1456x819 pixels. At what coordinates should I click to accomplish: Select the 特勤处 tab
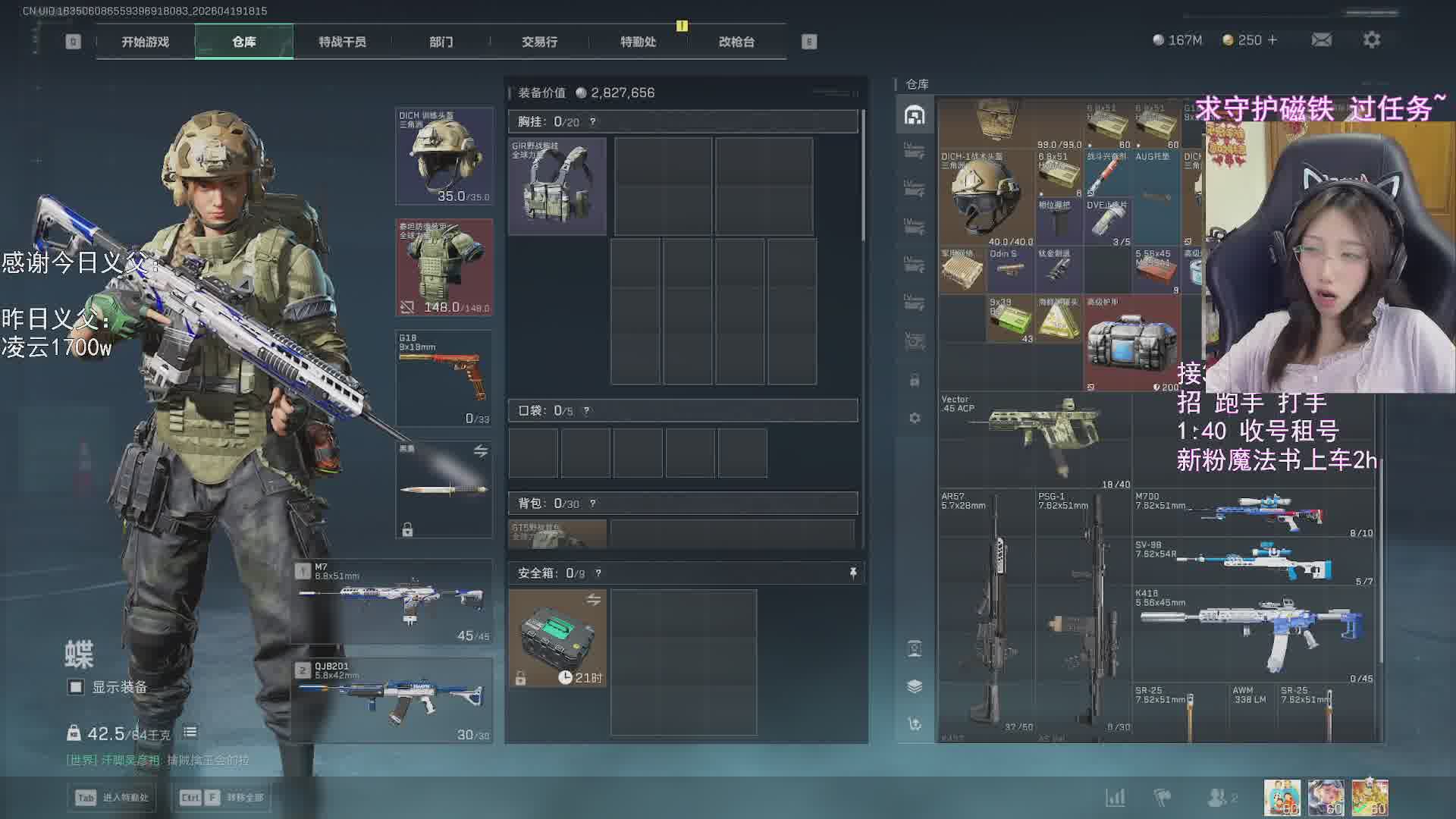tap(638, 42)
